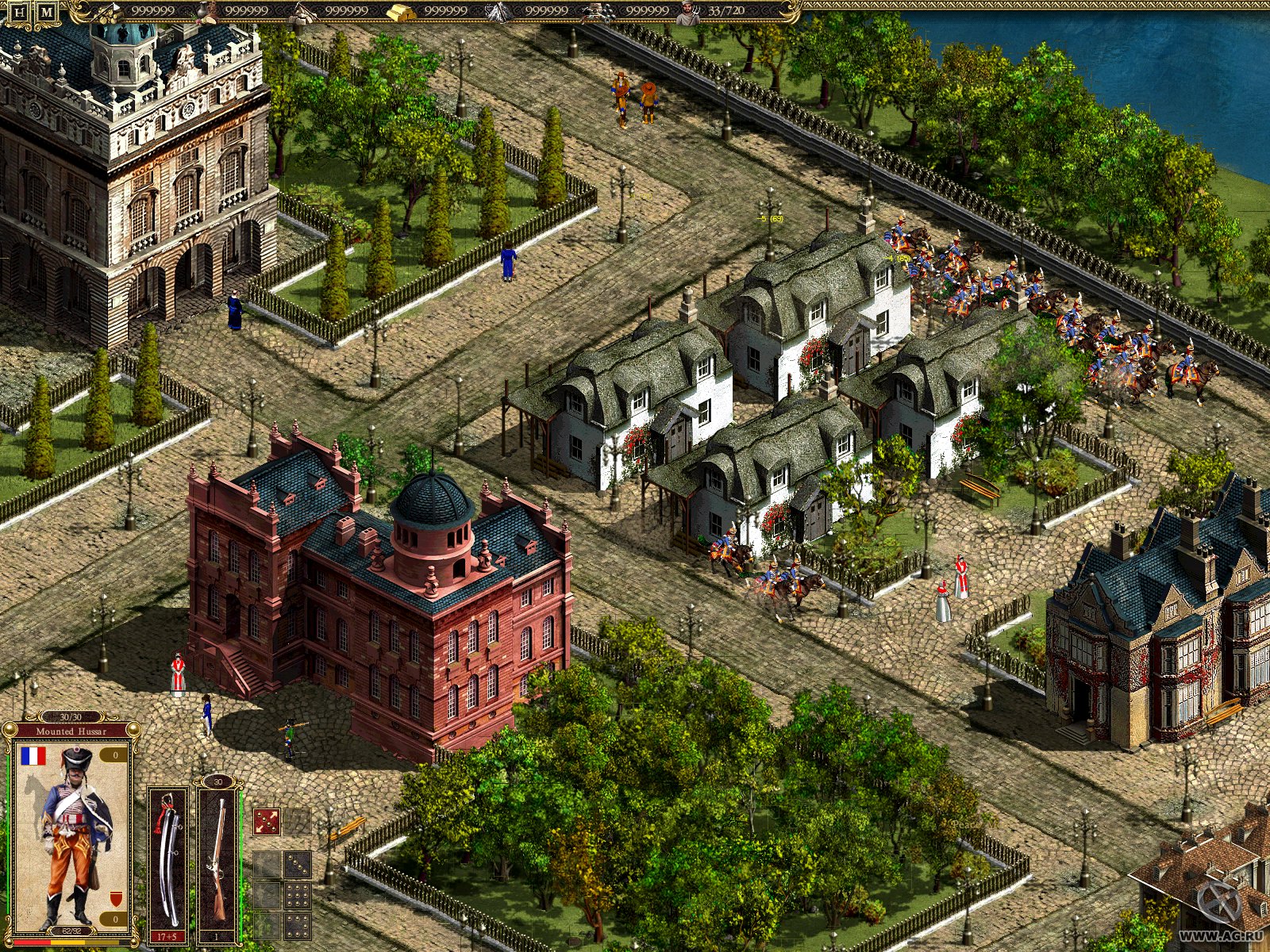The width and height of the screenshot is (1270, 952).
Task: Toggle the diagonal line formation
Action: click(298, 865)
